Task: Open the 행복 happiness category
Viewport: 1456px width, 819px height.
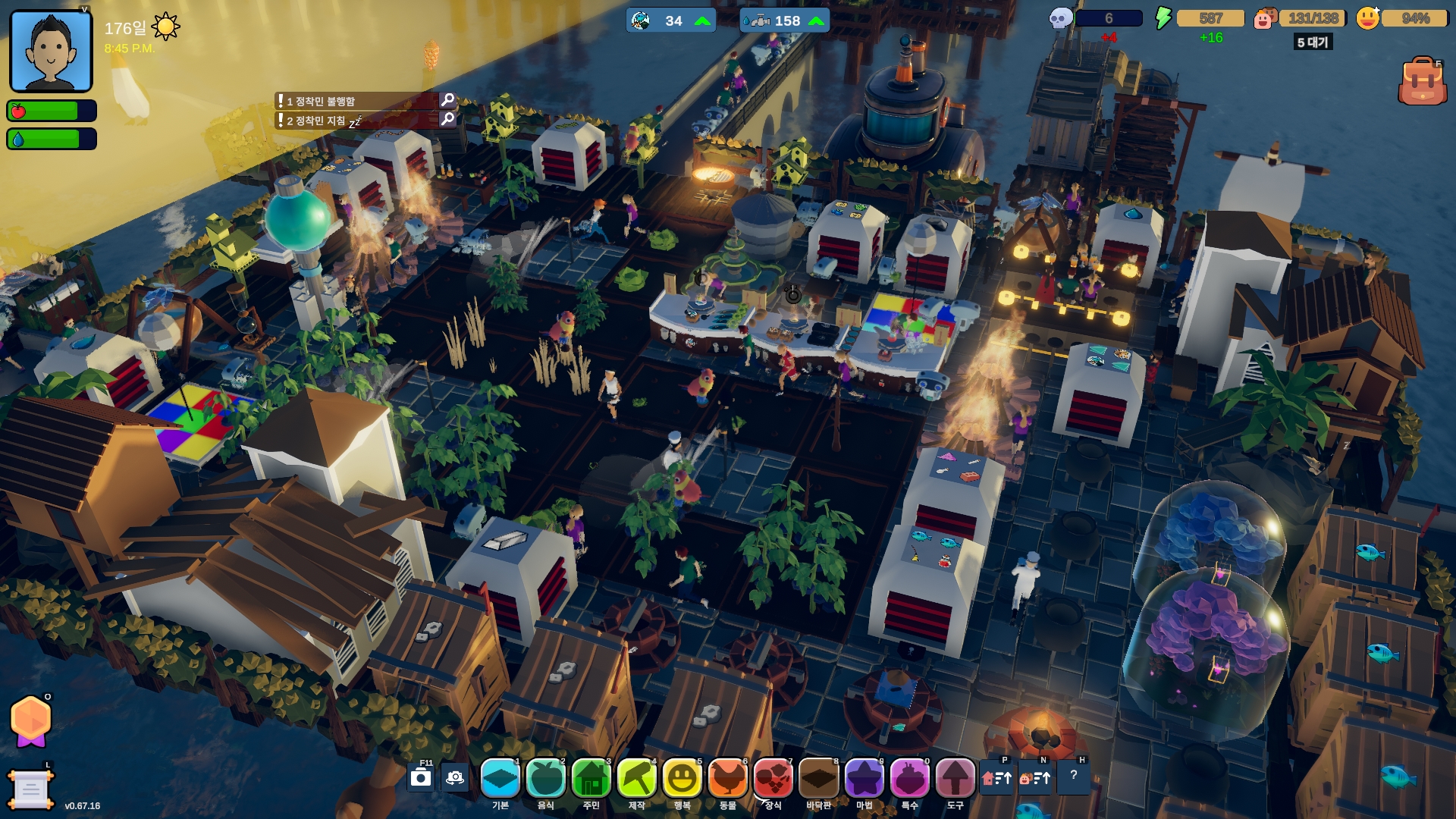Action: coord(682,779)
